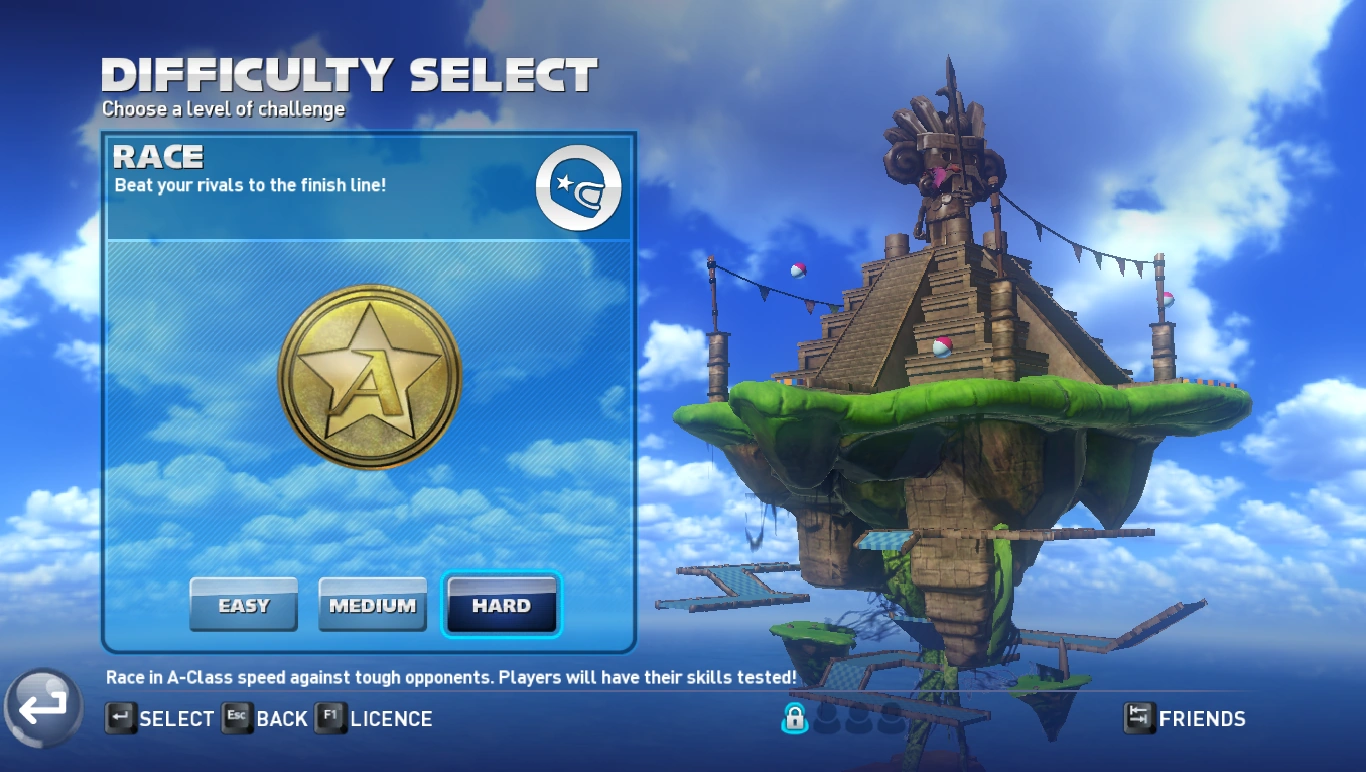
Task: Choose the Easy difficulty
Action: (243, 605)
